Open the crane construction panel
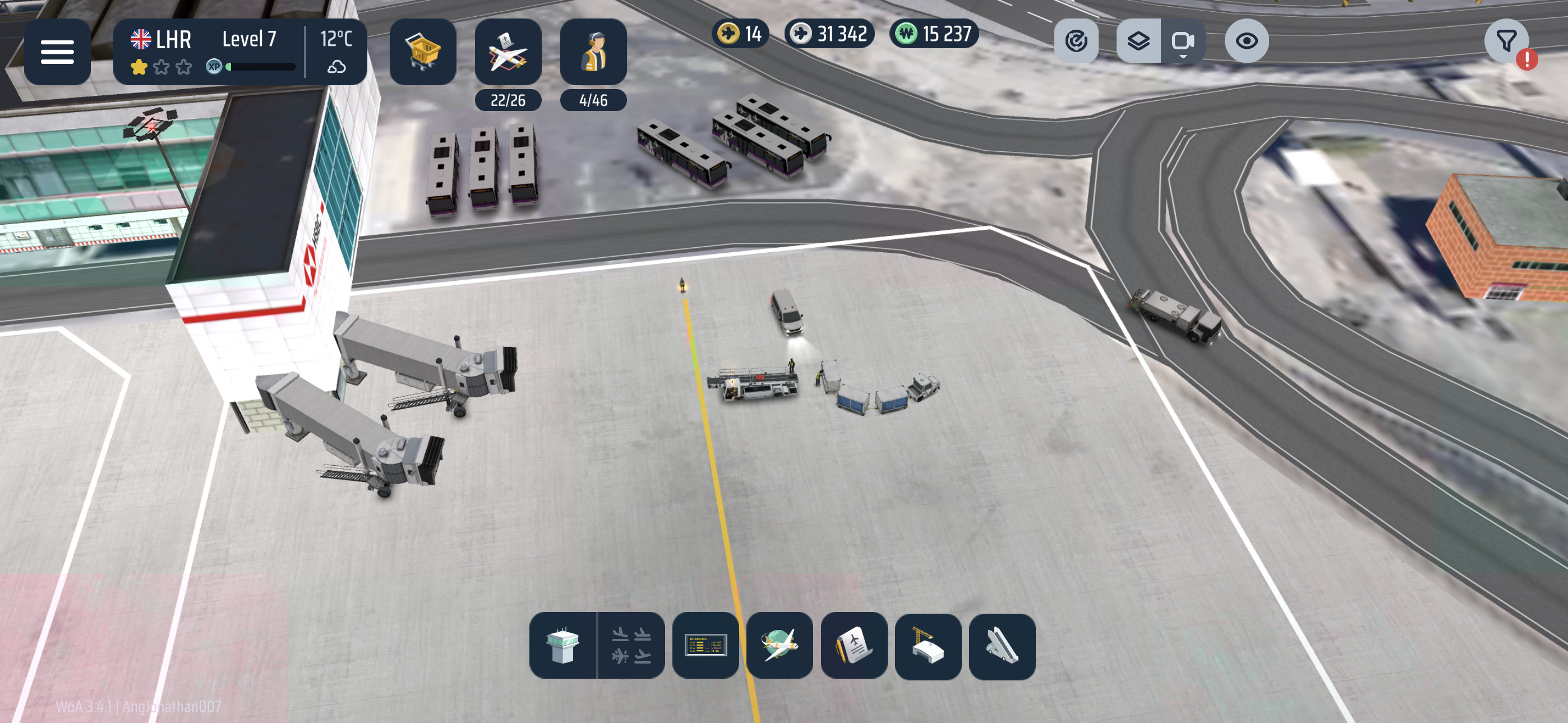 928,645
